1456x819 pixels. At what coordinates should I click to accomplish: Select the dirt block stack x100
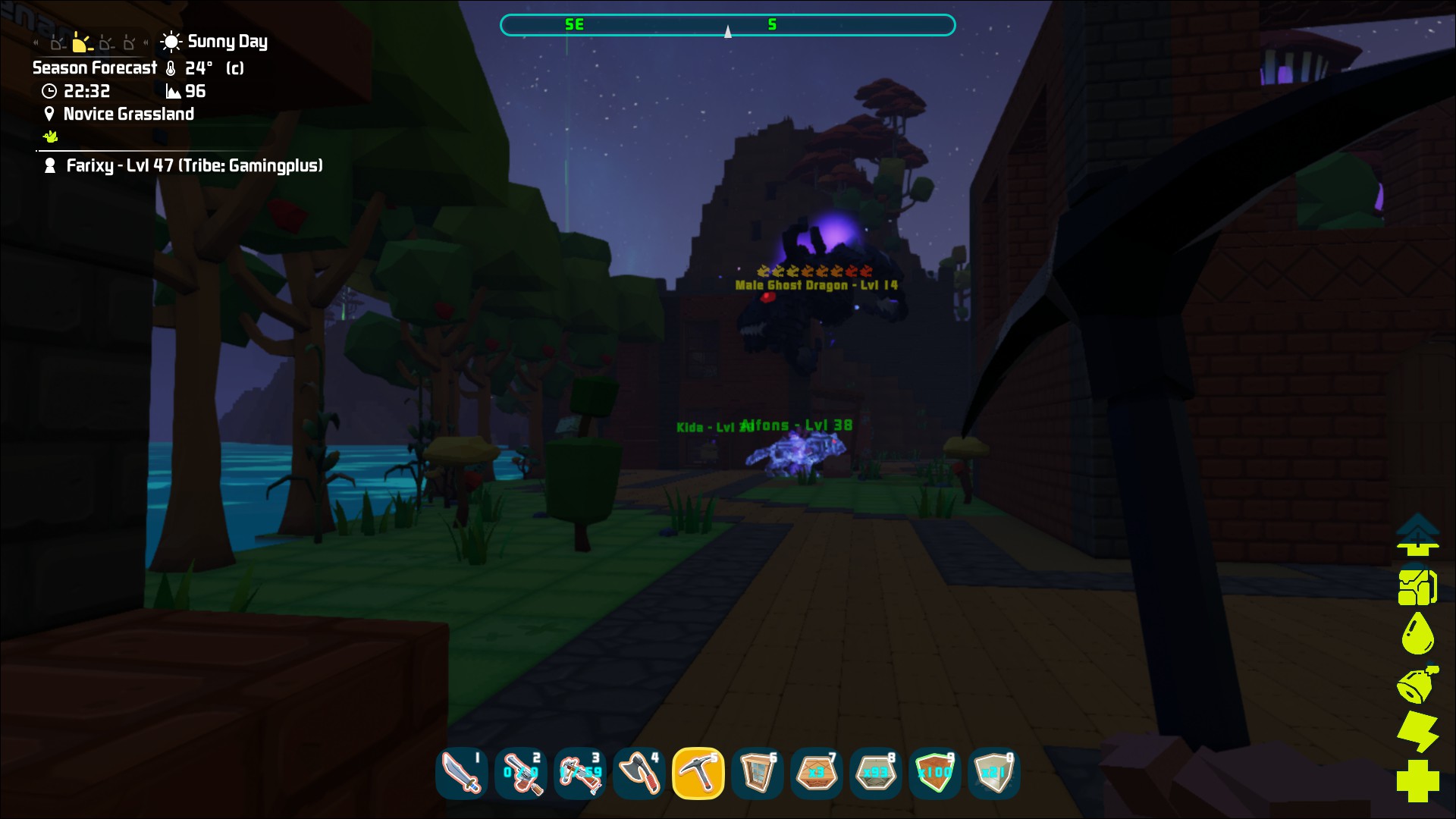(935, 773)
